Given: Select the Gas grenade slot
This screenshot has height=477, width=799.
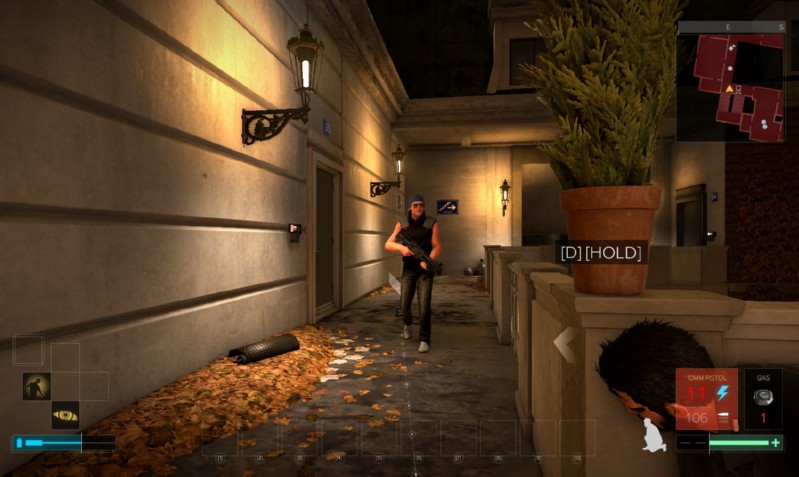Looking at the screenshot, I should click(x=762, y=398).
